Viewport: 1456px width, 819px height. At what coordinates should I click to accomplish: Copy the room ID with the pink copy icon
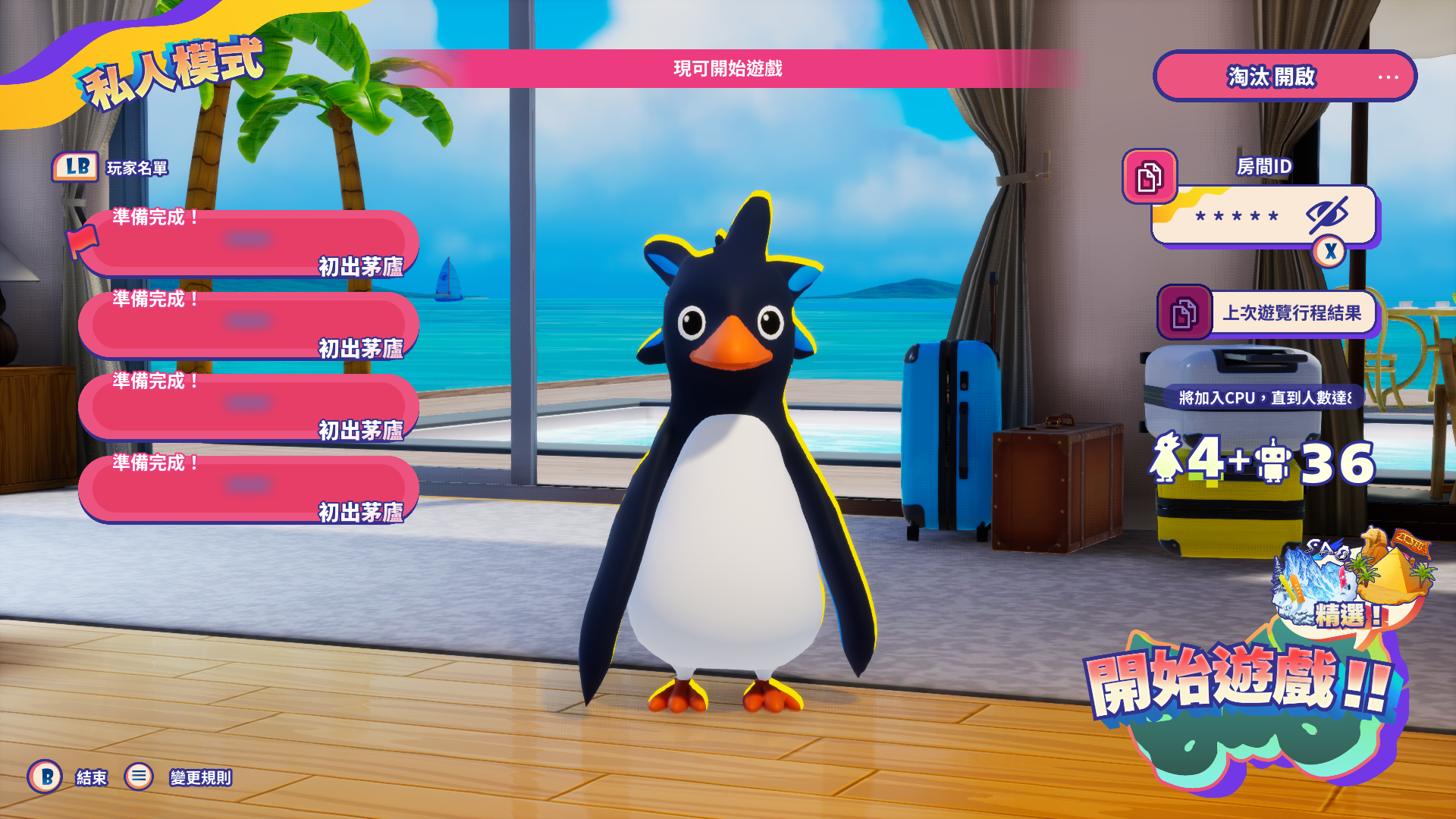[x=1149, y=177]
